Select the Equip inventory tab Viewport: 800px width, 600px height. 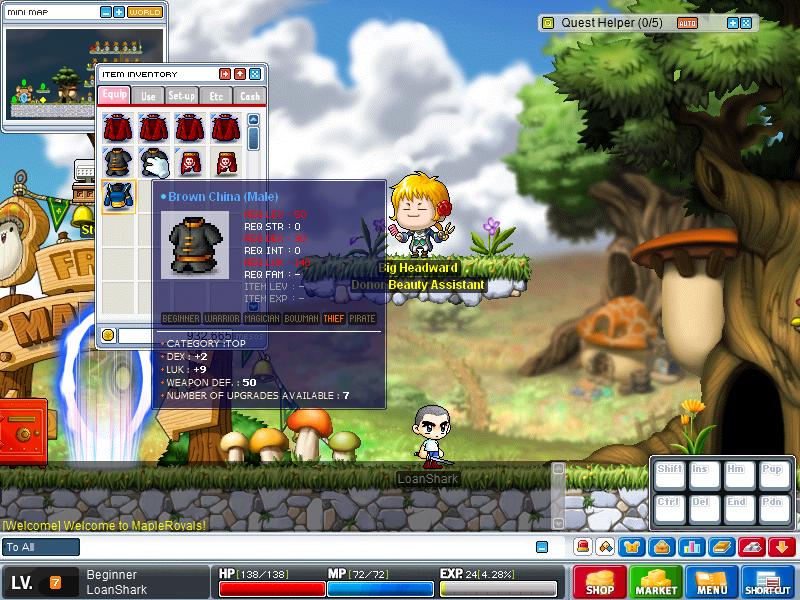(x=114, y=96)
